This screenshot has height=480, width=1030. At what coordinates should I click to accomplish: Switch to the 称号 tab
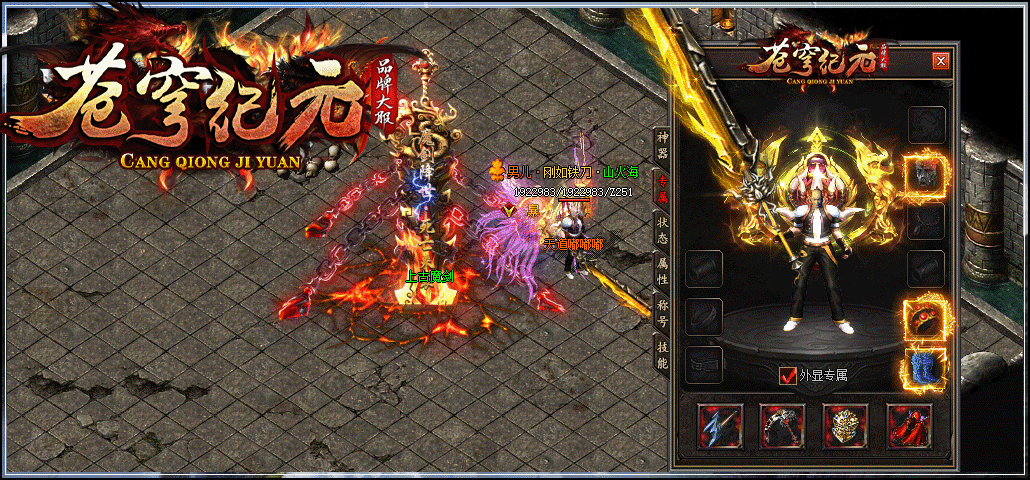662,311
